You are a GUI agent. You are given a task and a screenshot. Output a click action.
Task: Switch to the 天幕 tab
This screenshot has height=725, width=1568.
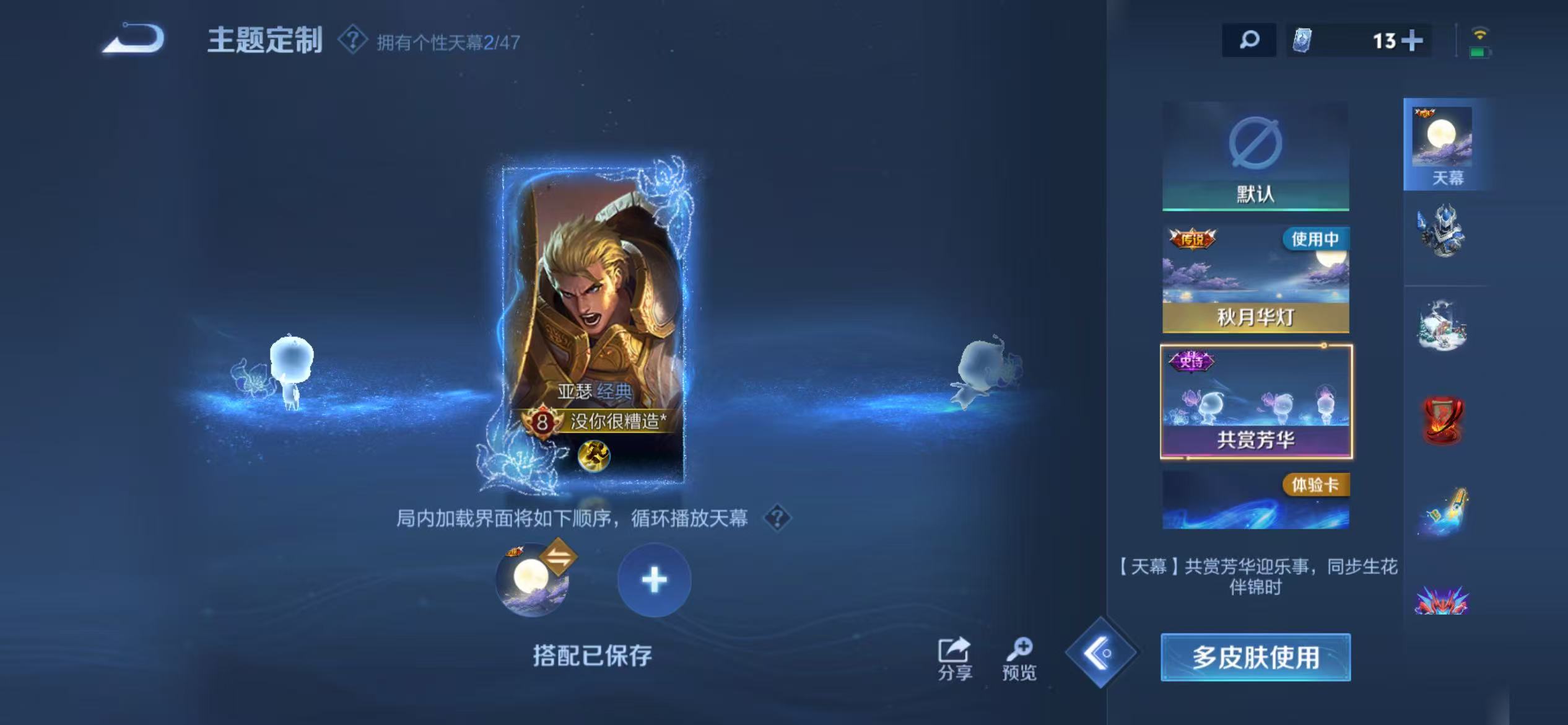click(x=1443, y=145)
